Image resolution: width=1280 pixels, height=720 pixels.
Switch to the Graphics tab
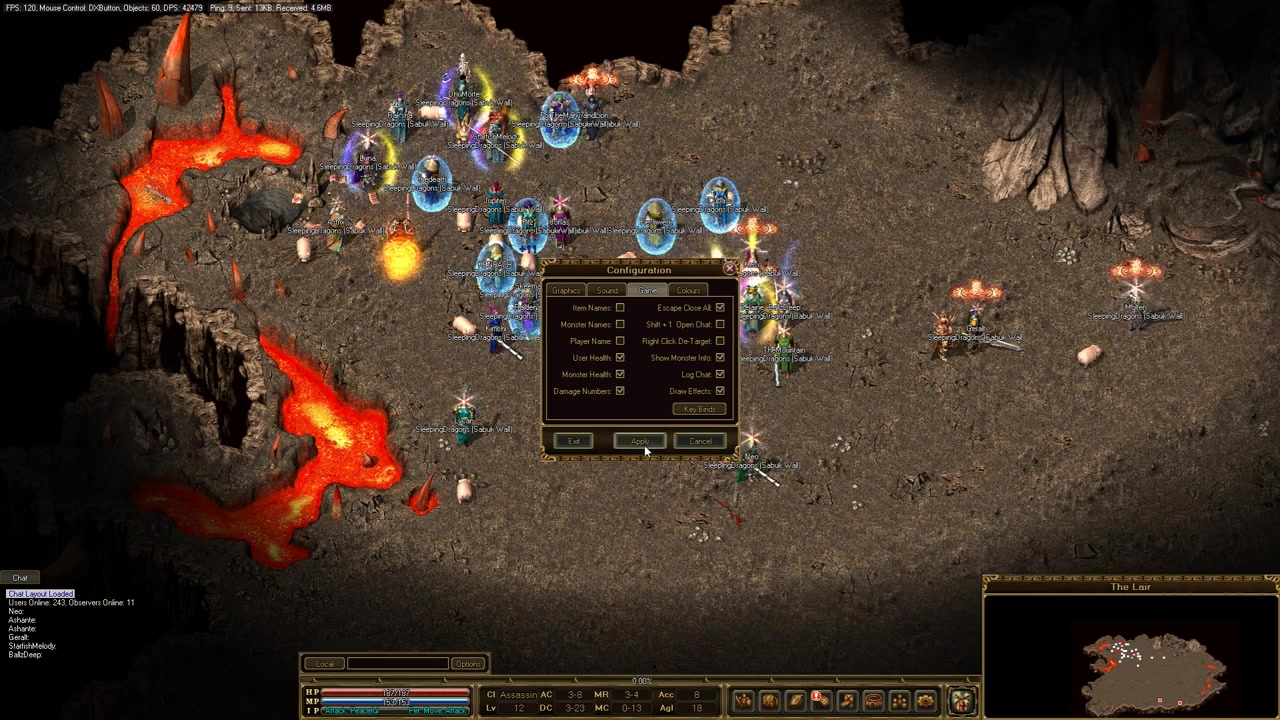566,290
